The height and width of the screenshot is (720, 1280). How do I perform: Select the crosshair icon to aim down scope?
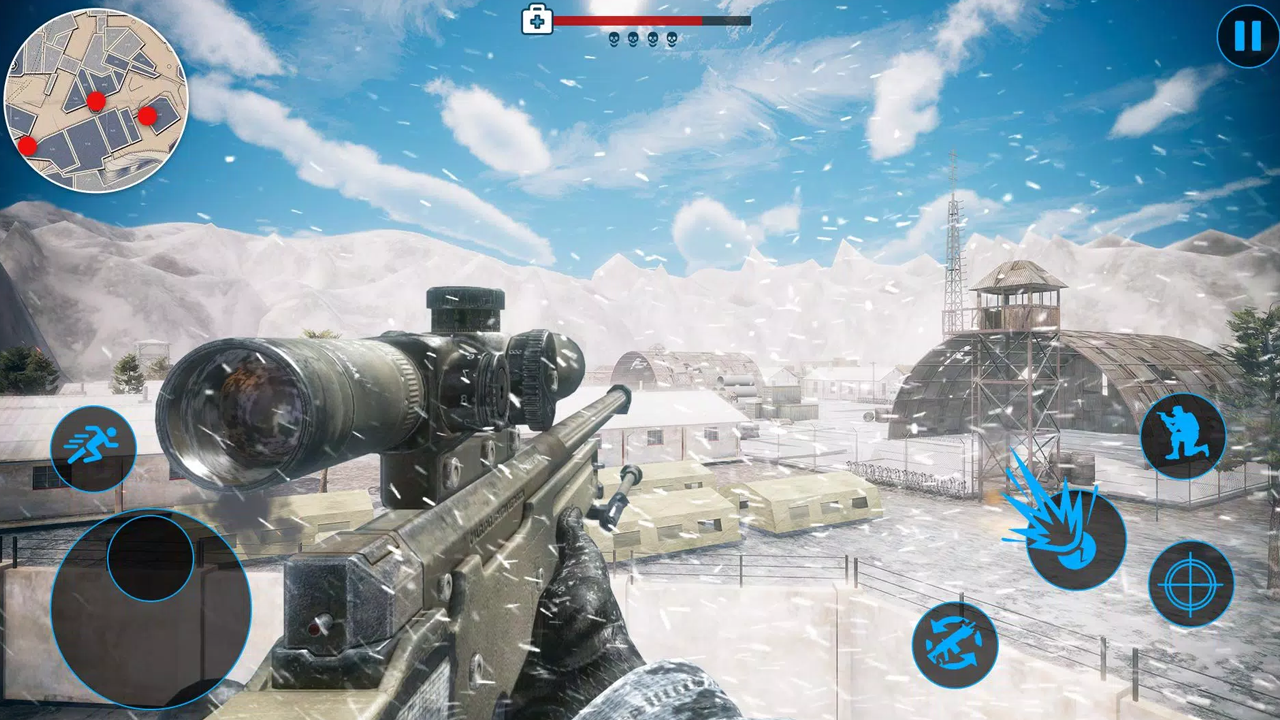pos(1192,584)
